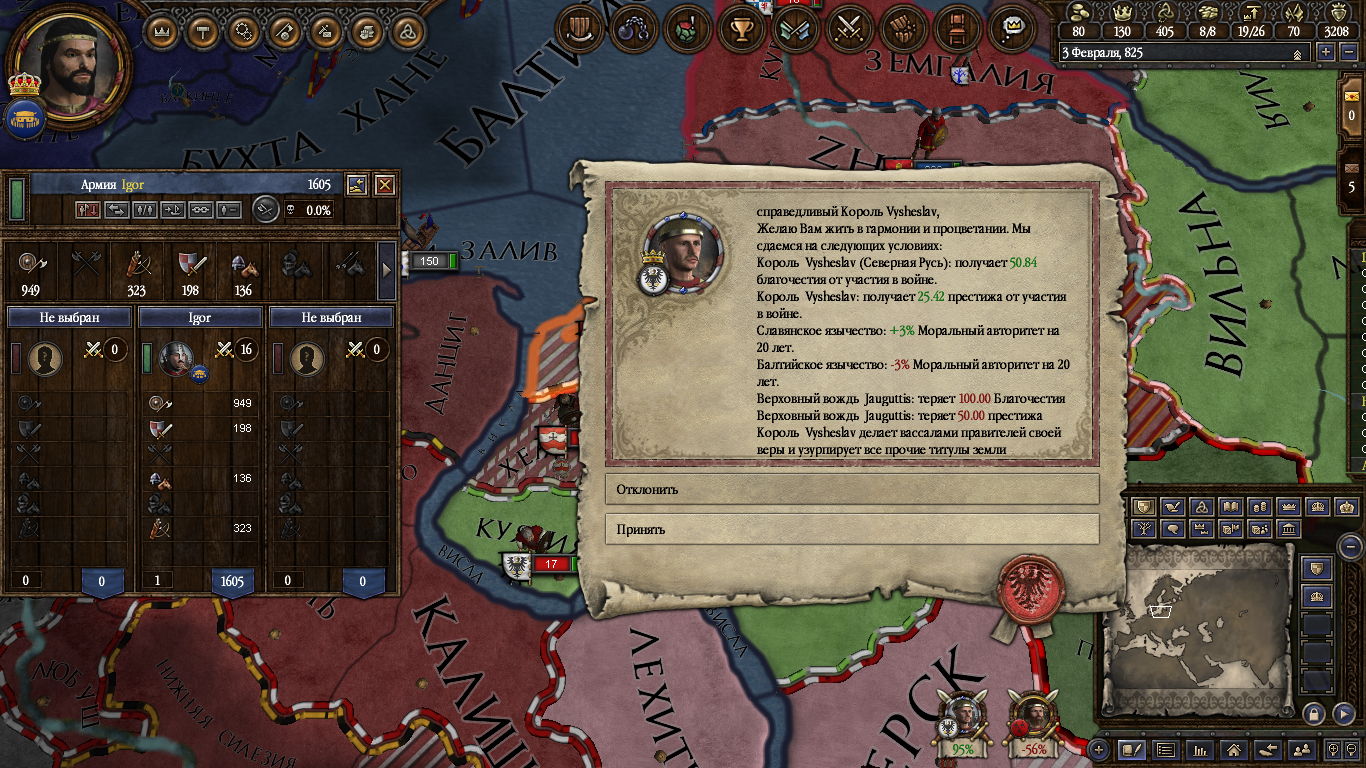Image resolution: width=1366 pixels, height=768 pixels.
Task: Click the chain-link merge units button
Action: [x=201, y=210]
